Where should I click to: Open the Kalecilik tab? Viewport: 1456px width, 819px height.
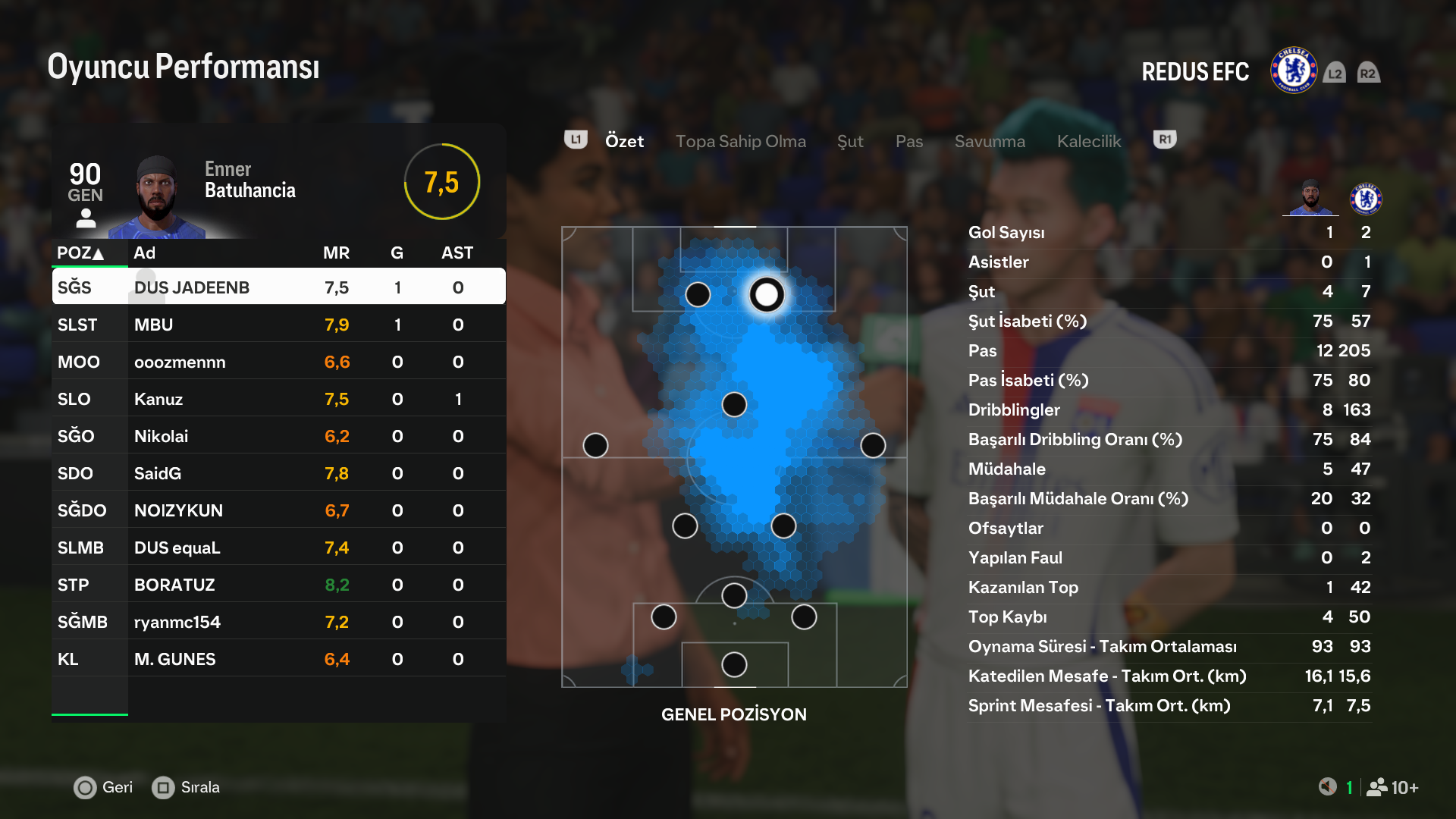point(1088,141)
